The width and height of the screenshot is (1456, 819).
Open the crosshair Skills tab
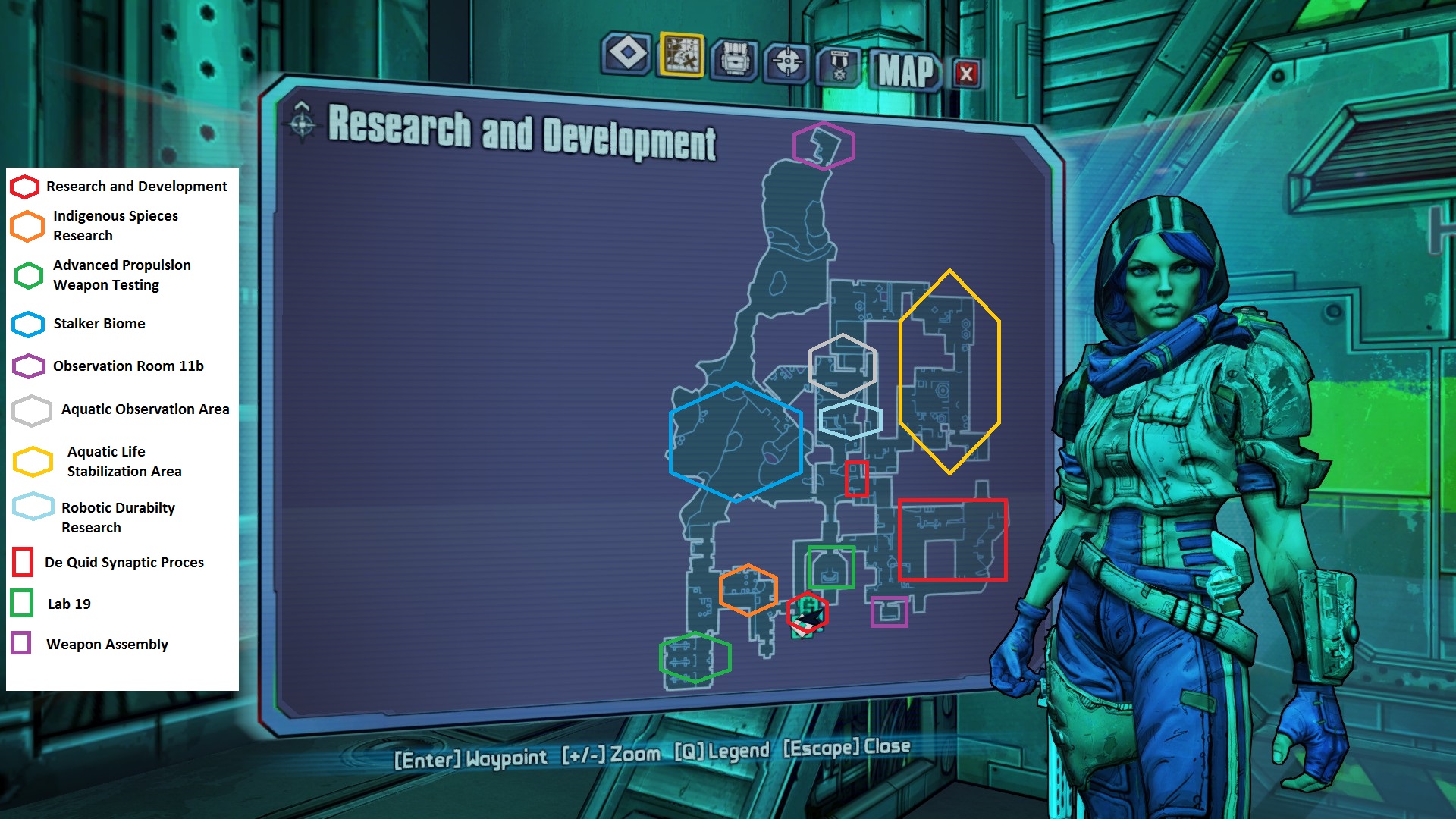pyautogui.click(x=787, y=61)
